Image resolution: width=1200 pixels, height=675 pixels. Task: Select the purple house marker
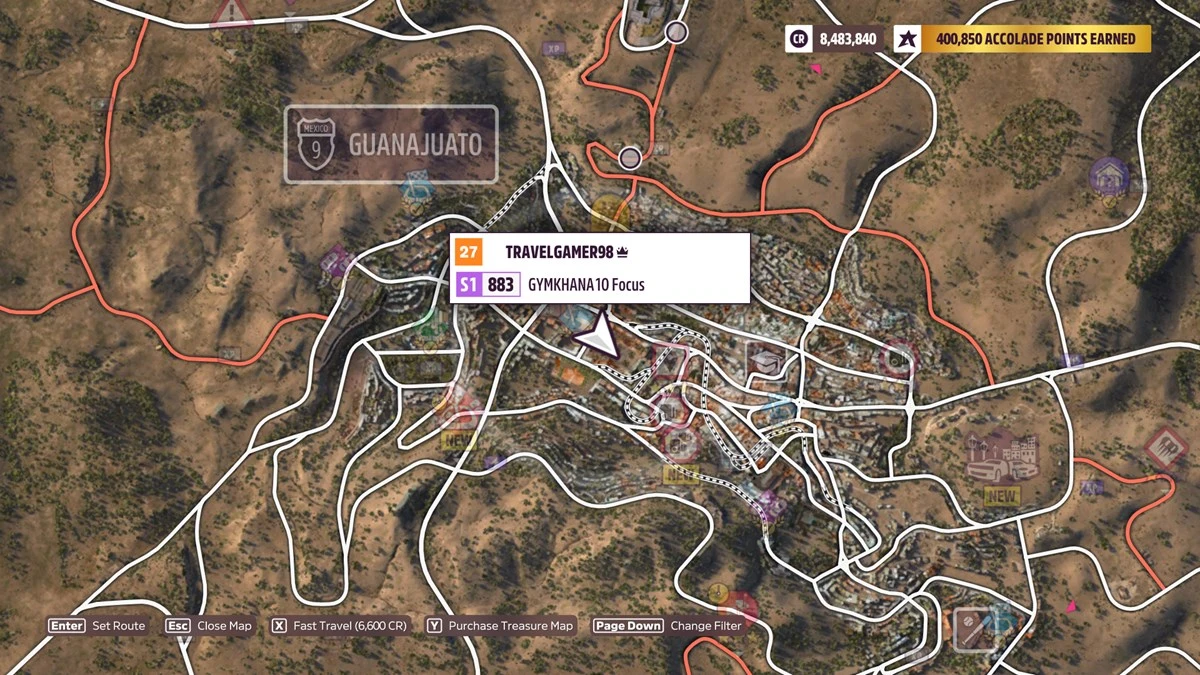click(x=1109, y=177)
